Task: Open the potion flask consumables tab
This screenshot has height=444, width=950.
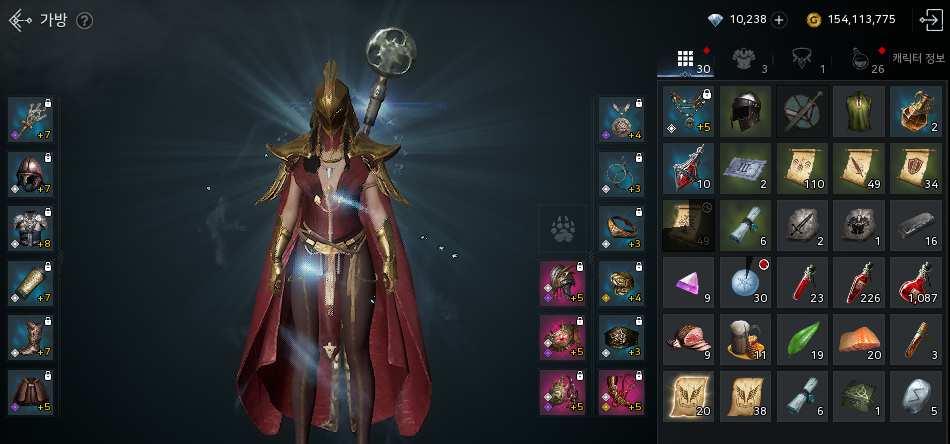Action: (x=860, y=59)
